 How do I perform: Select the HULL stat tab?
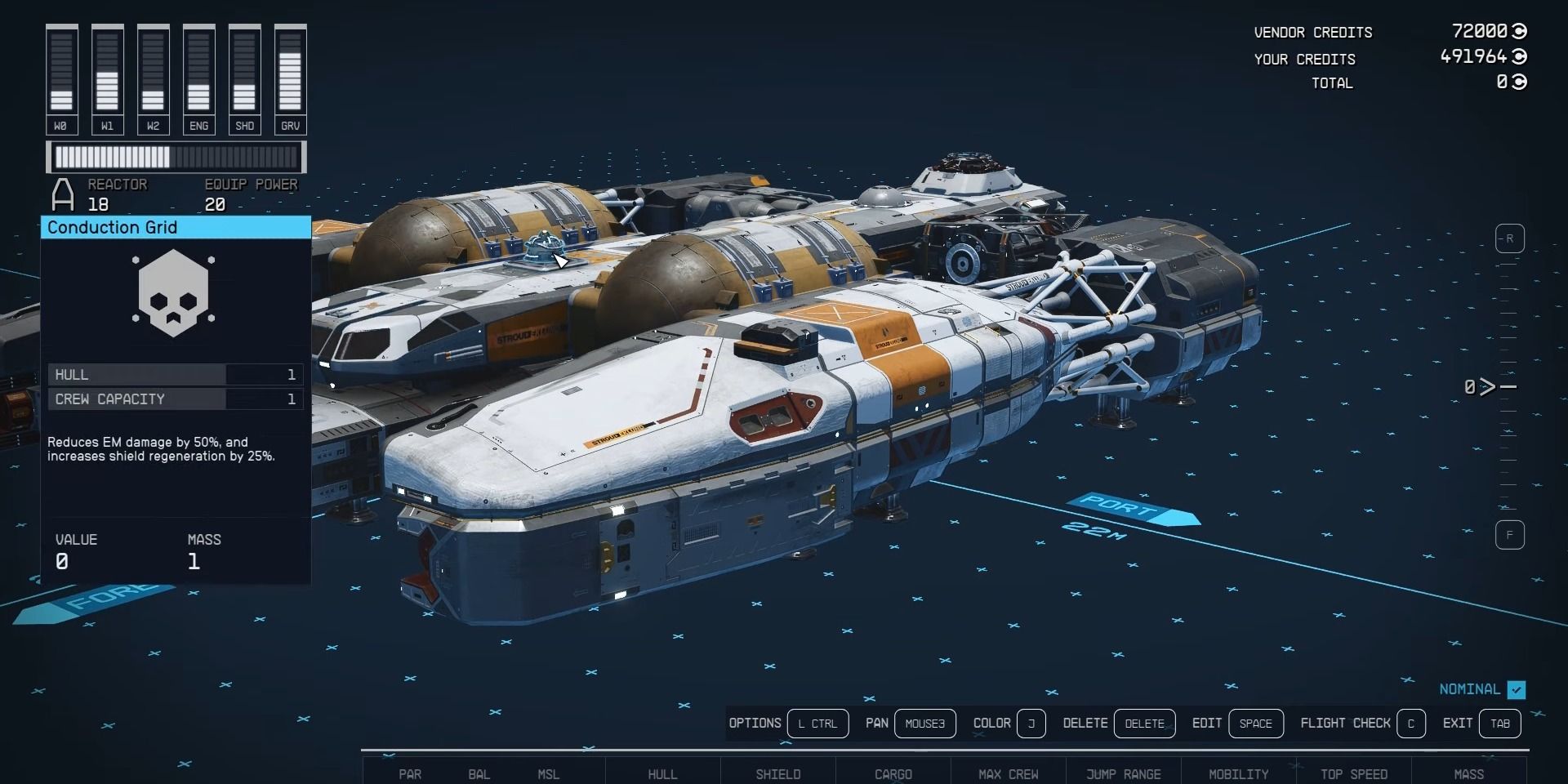tap(663, 774)
